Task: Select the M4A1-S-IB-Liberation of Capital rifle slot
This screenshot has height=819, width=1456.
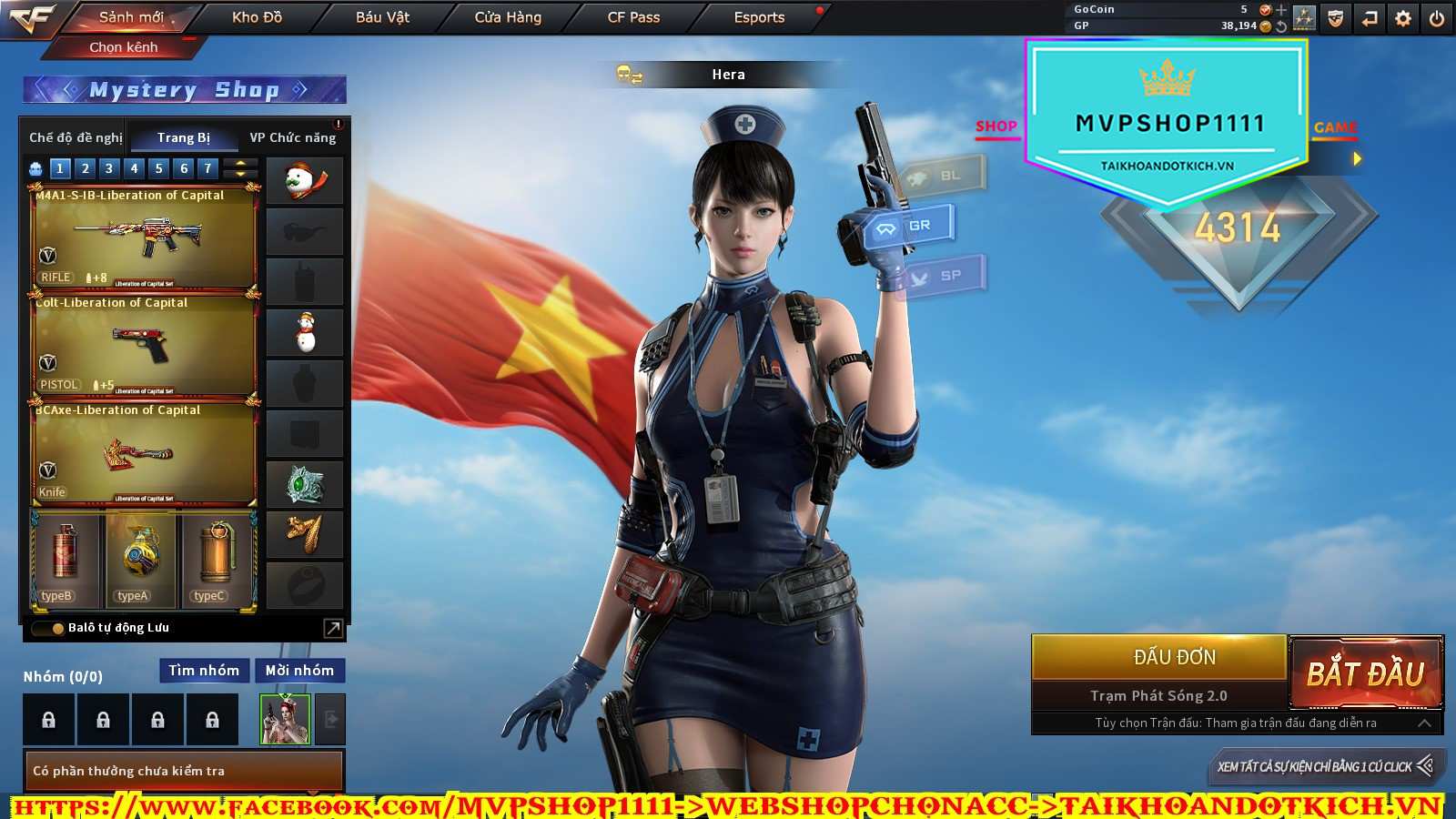Action: tap(144, 238)
